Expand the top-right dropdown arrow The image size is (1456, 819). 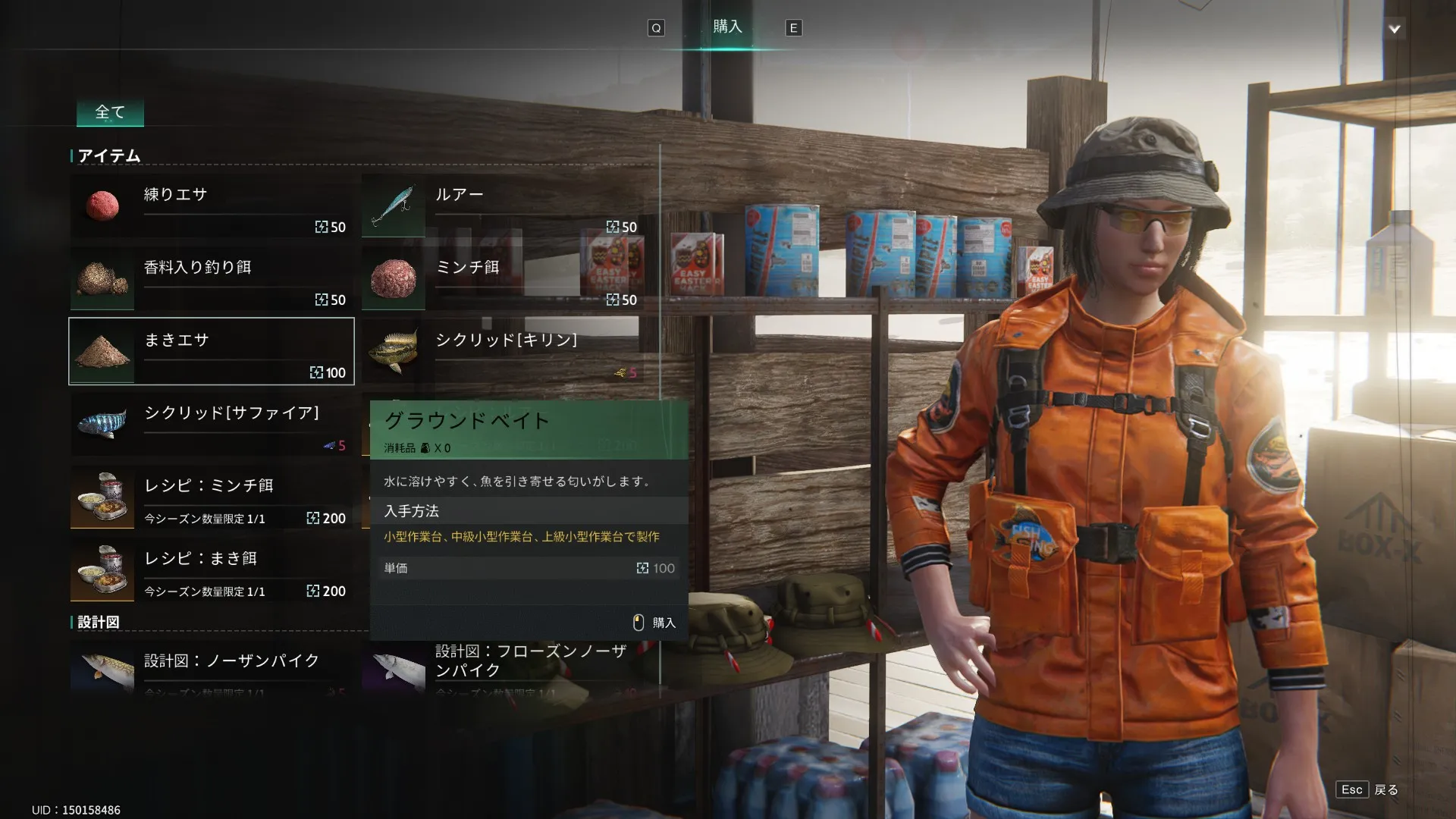(x=1394, y=30)
